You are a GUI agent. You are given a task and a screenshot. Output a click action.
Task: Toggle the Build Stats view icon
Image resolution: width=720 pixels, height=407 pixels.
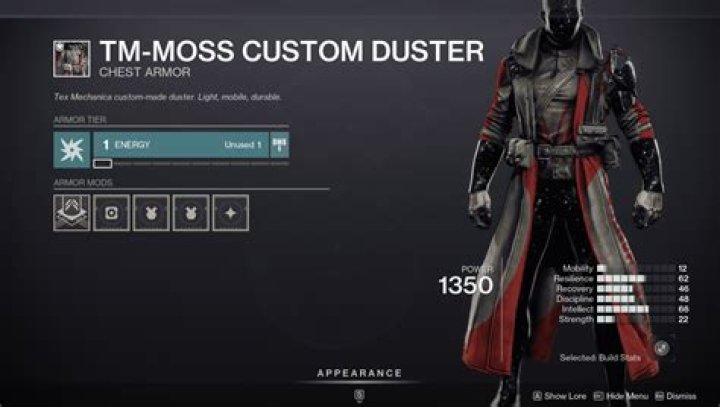(x=661, y=346)
